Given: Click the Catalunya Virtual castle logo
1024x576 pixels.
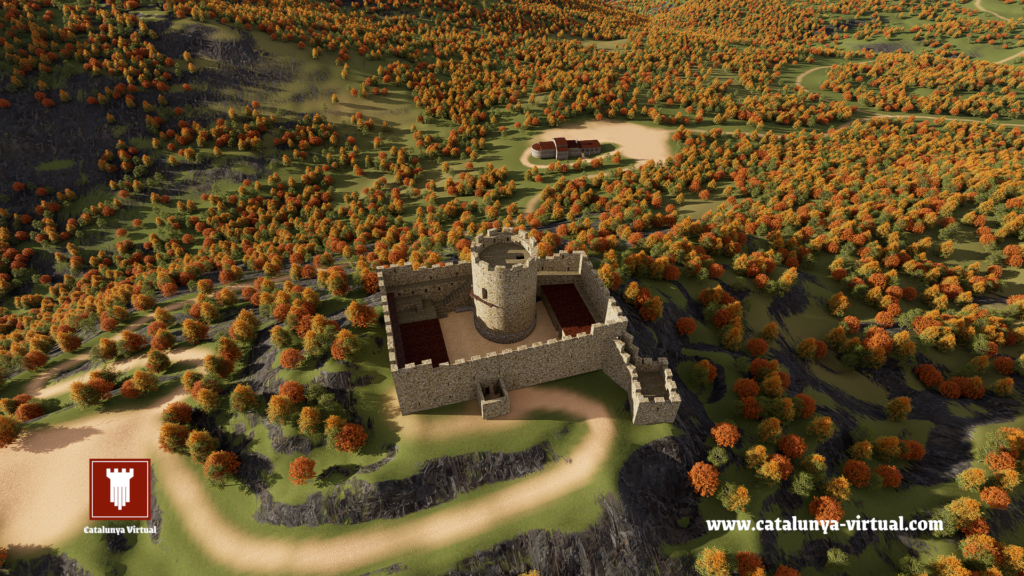Looking at the screenshot, I should coord(120,489).
